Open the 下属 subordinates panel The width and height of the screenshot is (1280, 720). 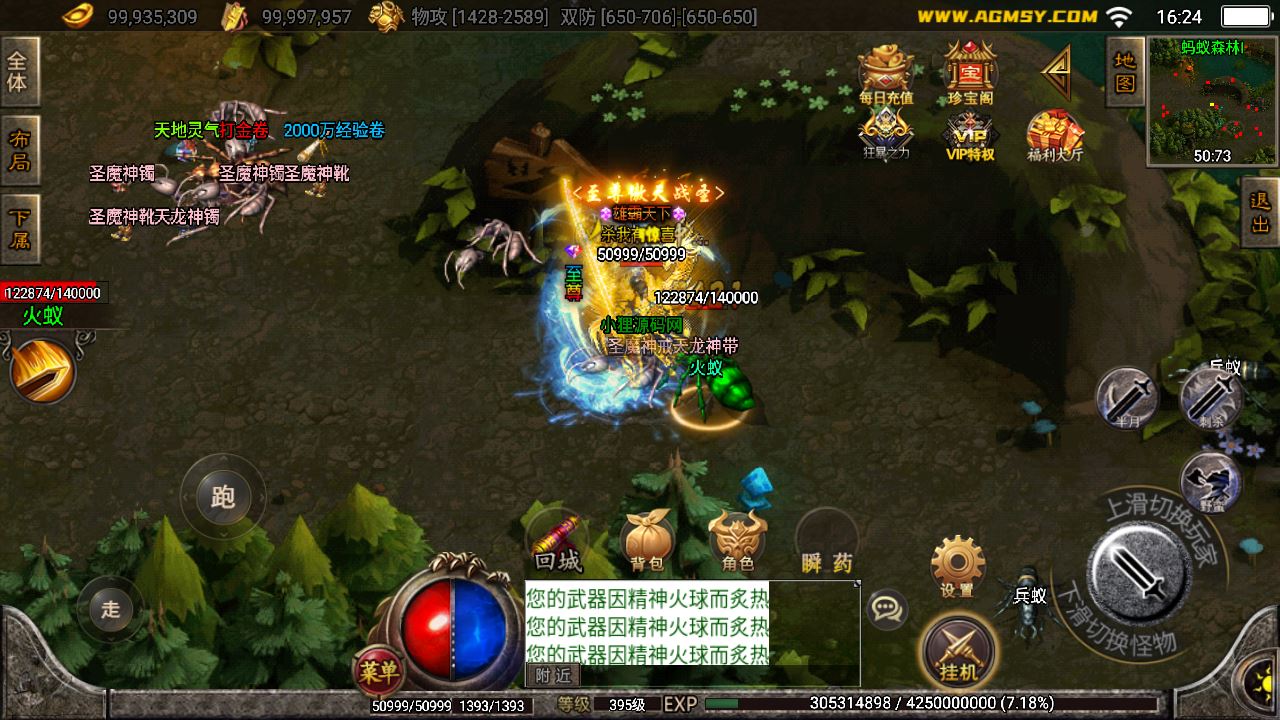pyautogui.click(x=19, y=228)
